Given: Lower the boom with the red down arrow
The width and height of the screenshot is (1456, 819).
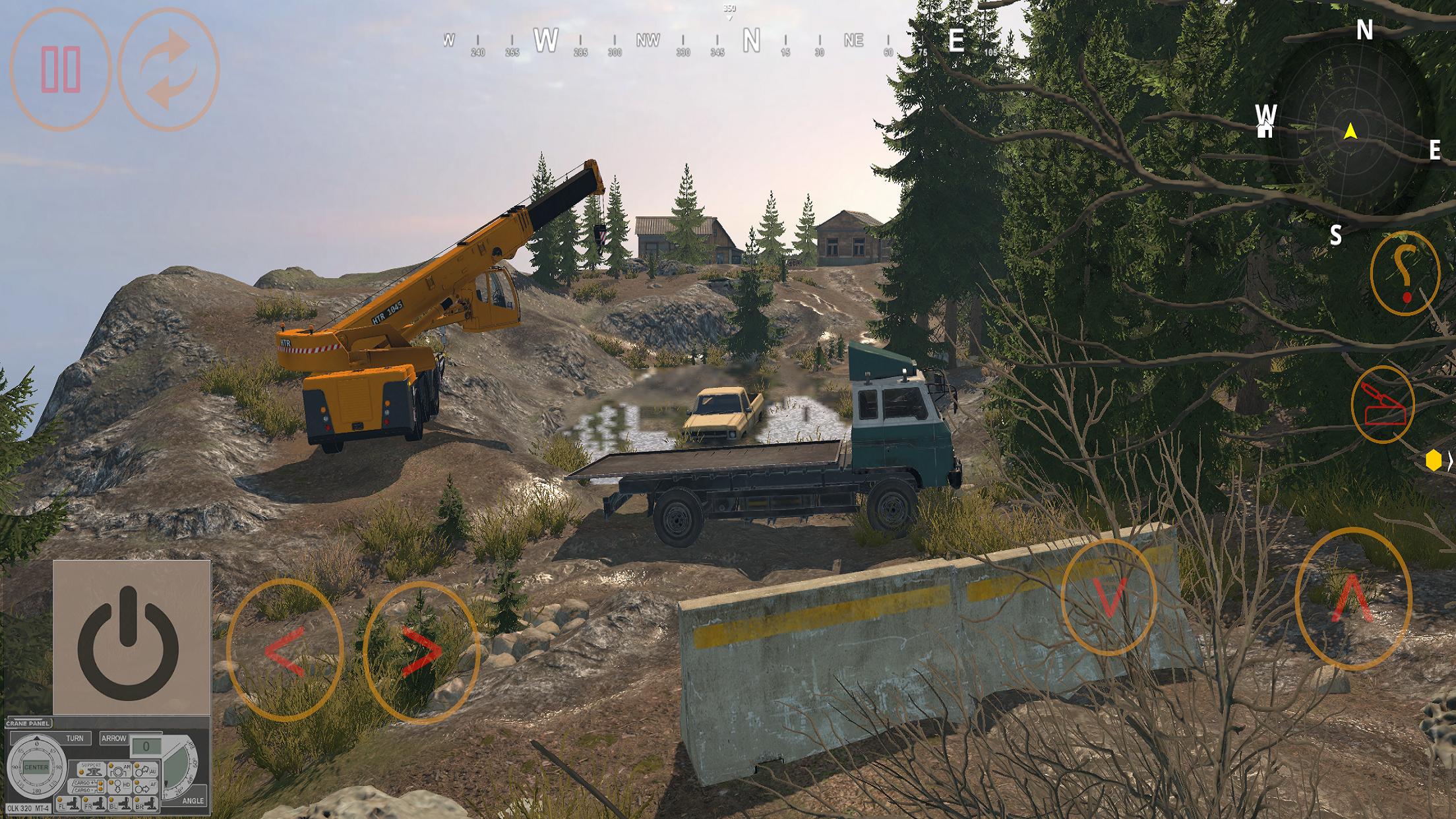Looking at the screenshot, I should (x=1109, y=597).
